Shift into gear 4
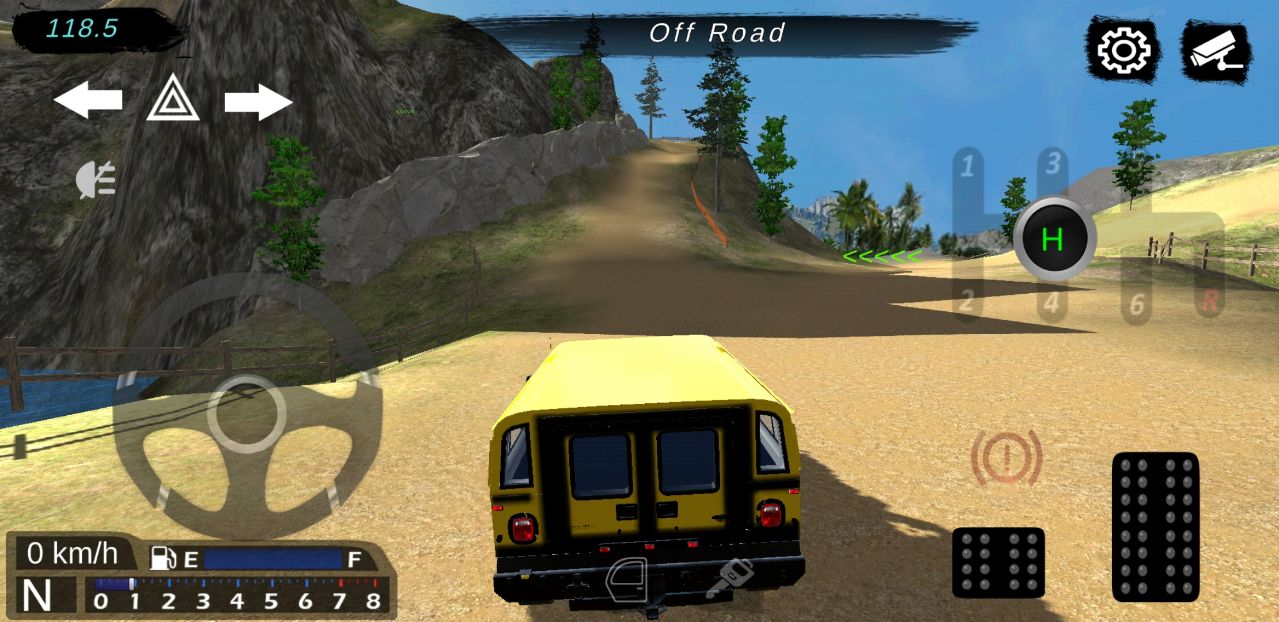Viewport: 1279px width, 622px height. (x=1051, y=302)
